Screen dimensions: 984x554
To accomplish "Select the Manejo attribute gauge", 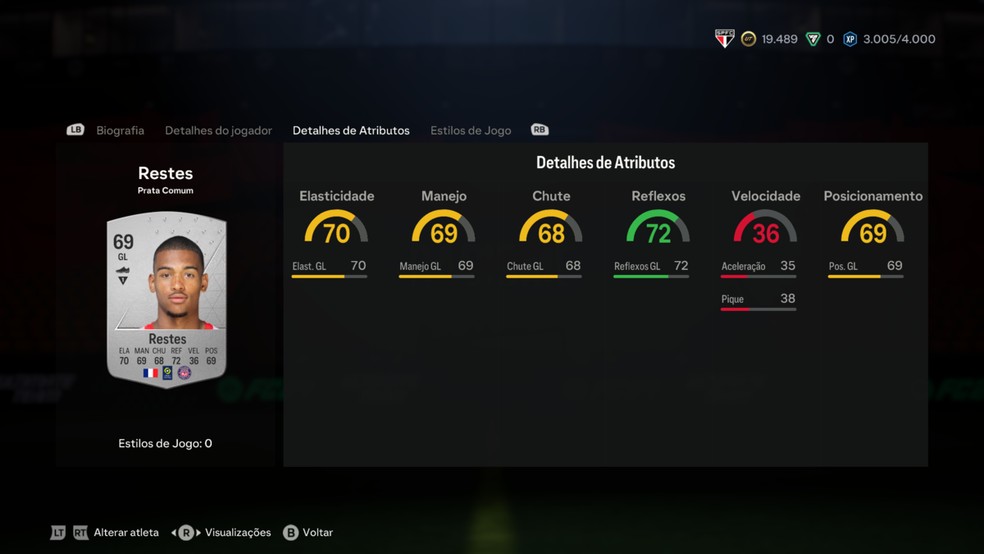I will pyautogui.click(x=444, y=227).
